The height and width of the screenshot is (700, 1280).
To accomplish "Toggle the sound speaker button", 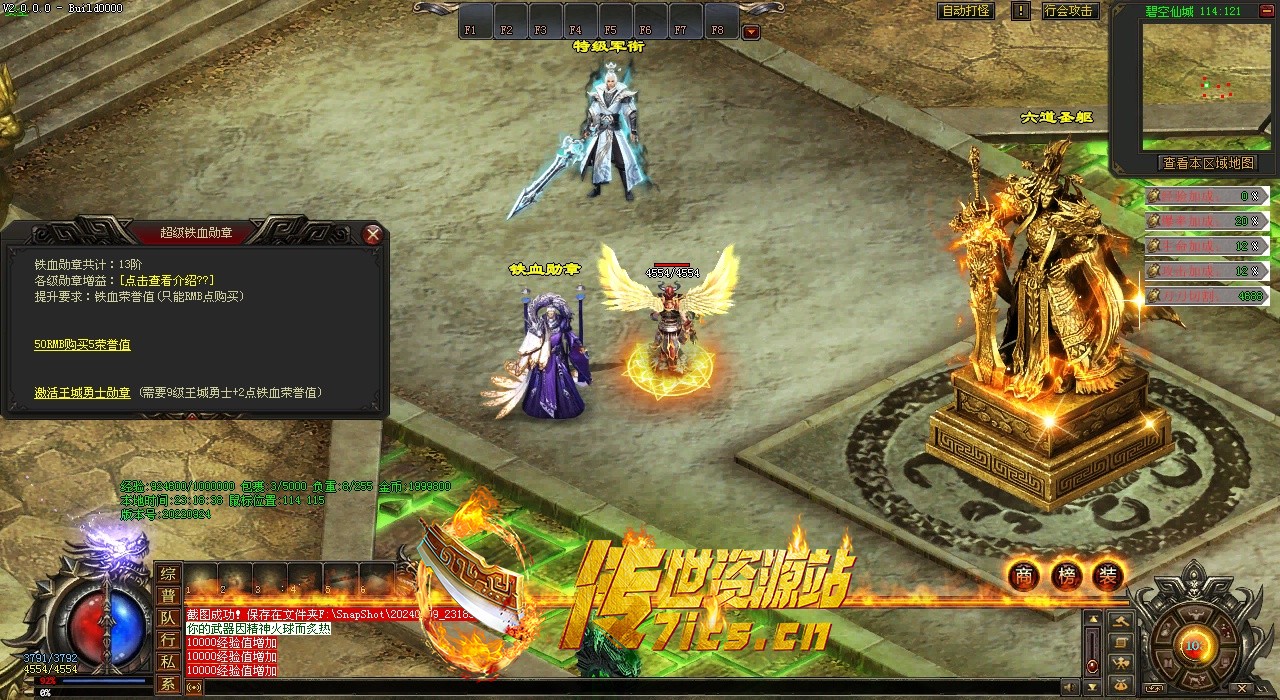I will 1071,687.
